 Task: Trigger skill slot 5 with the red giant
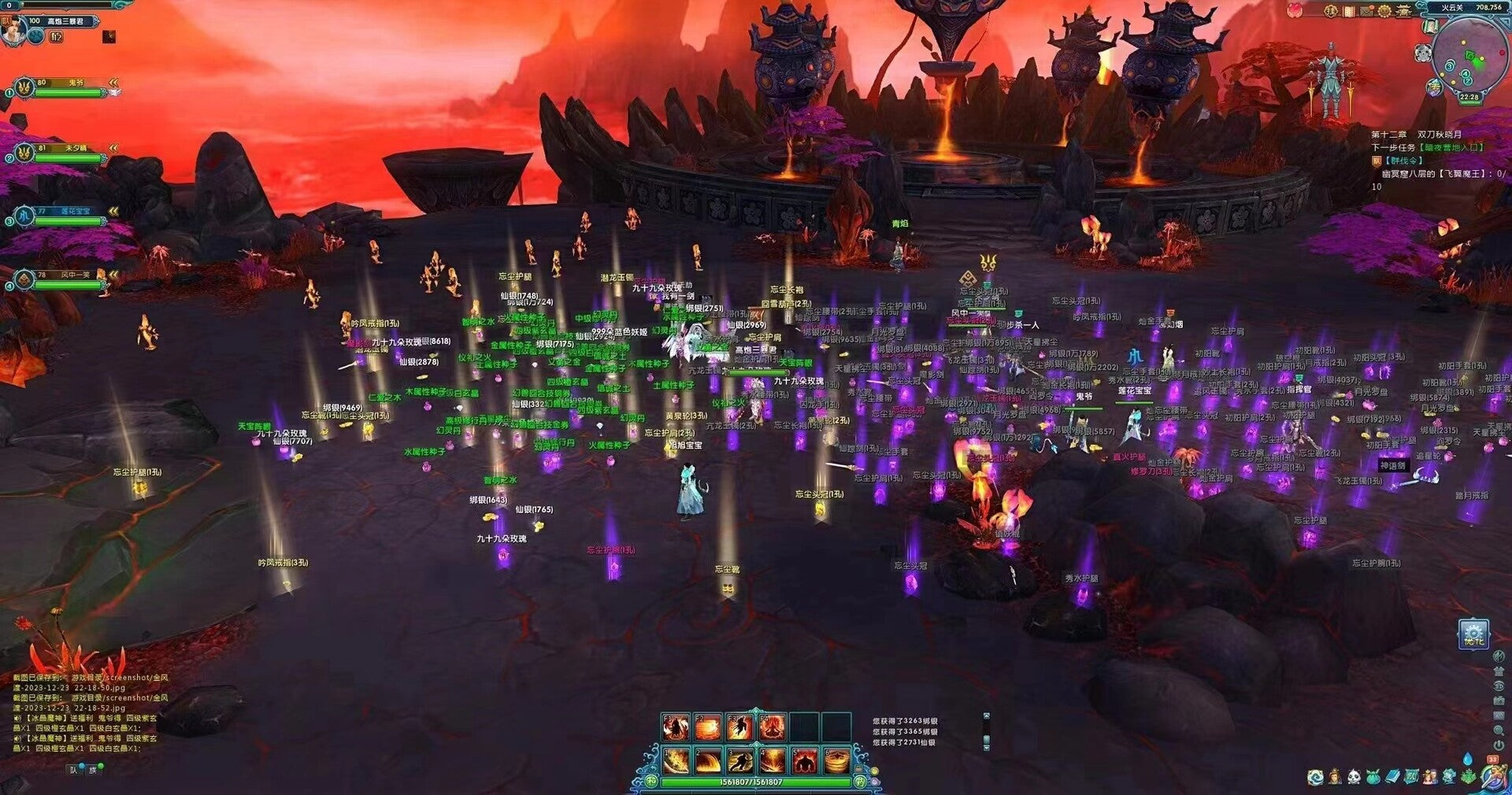803,761
